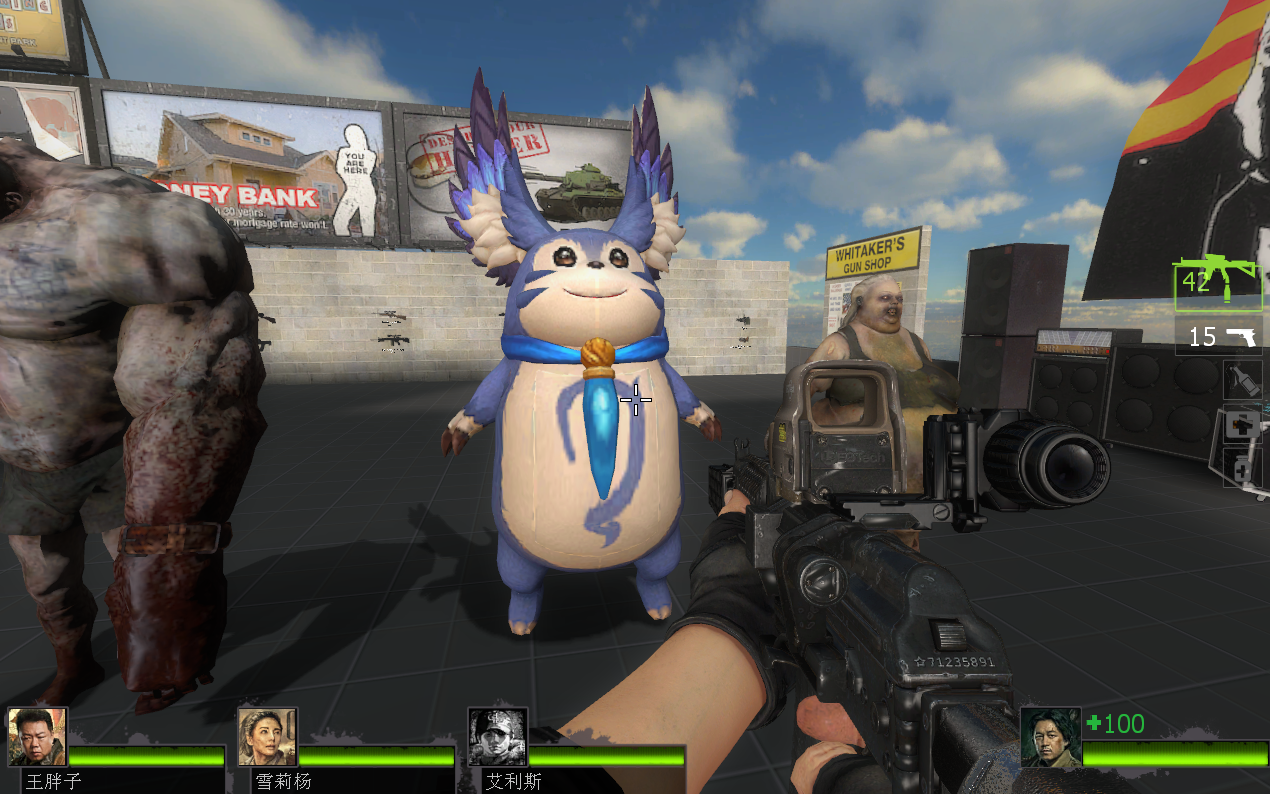Select the Molotov throwable slot
Image resolution: width=1270 pixels, height=794 pixels.
pos(1243,381)
